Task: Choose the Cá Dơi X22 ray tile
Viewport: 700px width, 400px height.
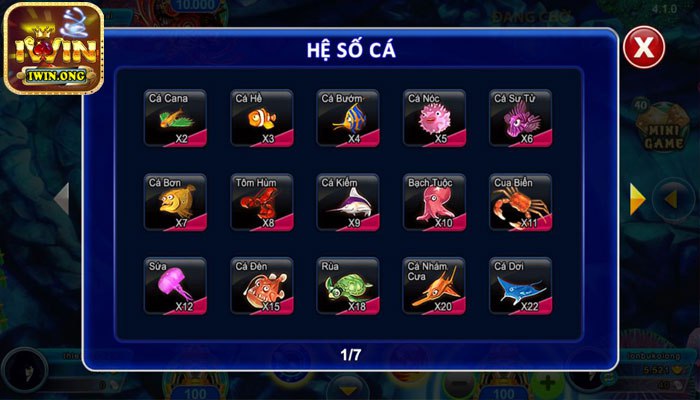Action: [520, 287]
